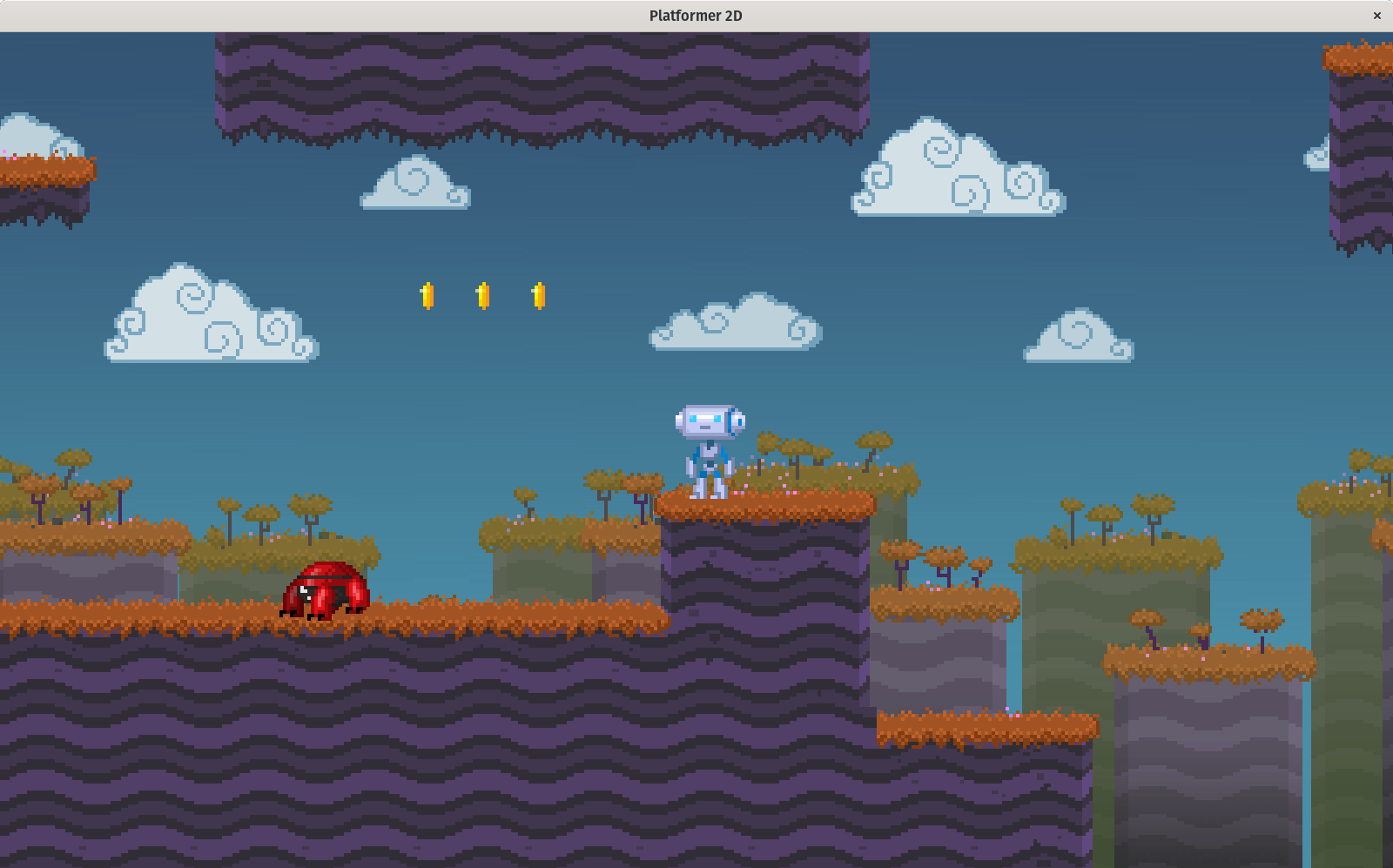Click the Platformer 2D title bar
This screenshot has width=1393, height=868.
tap(696, 15)
